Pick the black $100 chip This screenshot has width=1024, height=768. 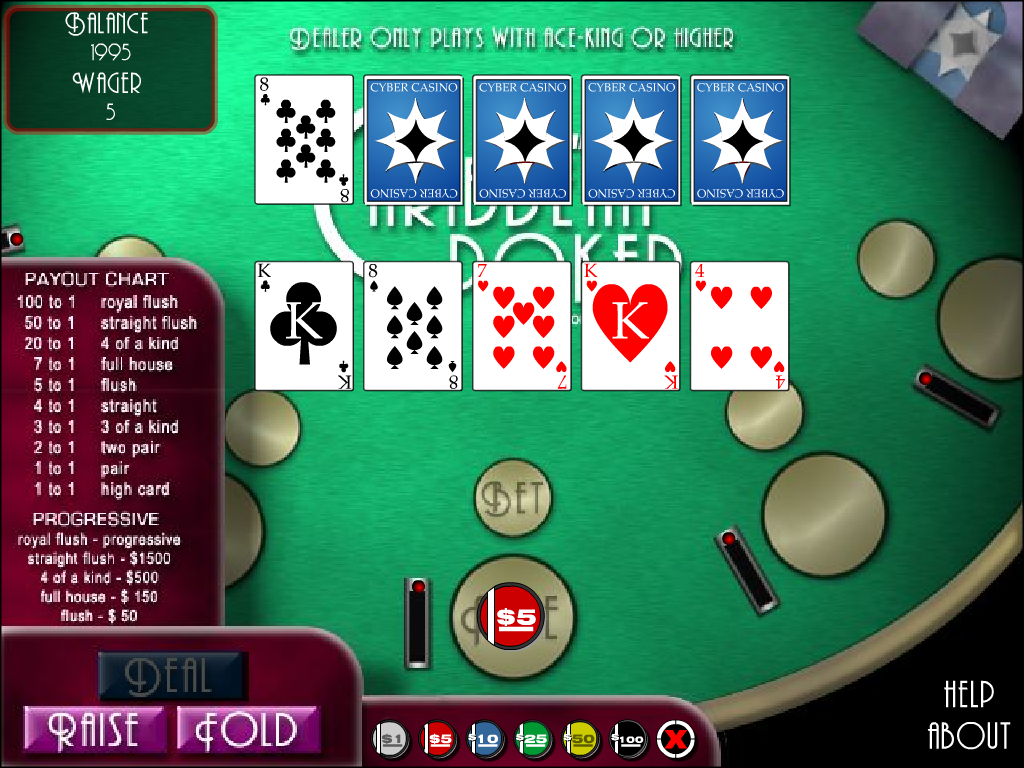pos(627,740)
